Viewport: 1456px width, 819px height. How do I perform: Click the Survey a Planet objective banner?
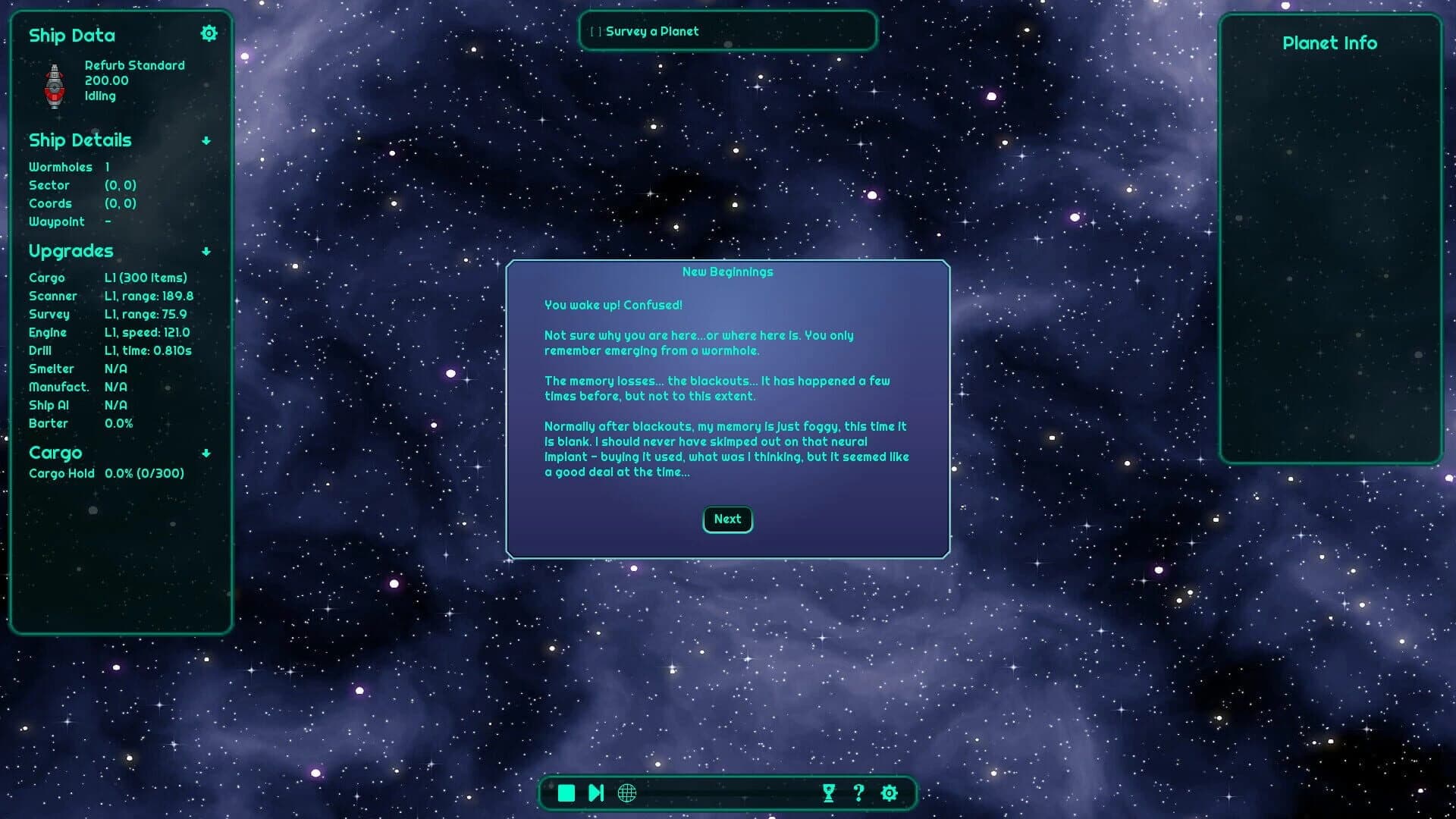click(727, 31)
